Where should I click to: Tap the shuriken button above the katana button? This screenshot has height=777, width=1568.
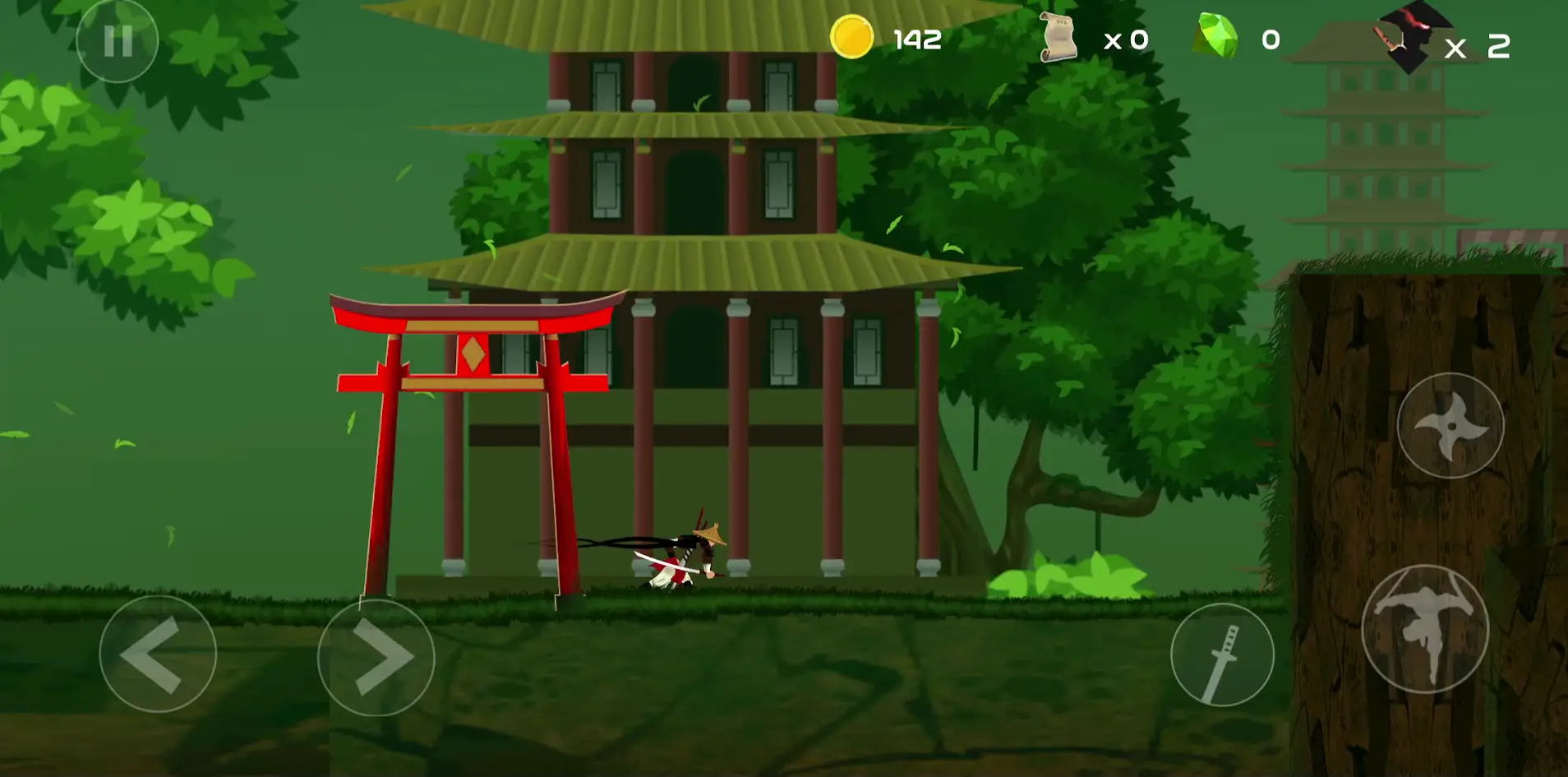tap(1450, 425)
